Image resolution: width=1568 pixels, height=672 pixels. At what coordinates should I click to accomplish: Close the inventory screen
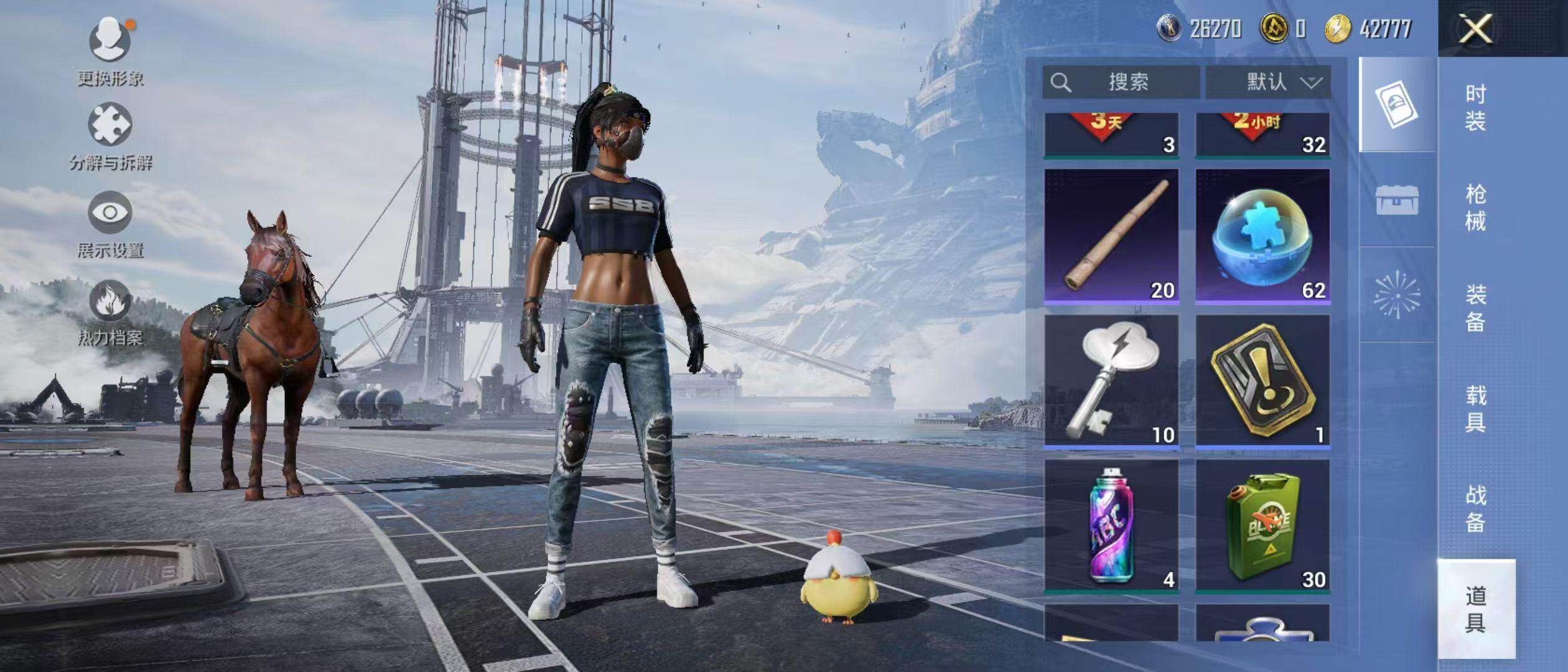click(x=1475, y=29)
